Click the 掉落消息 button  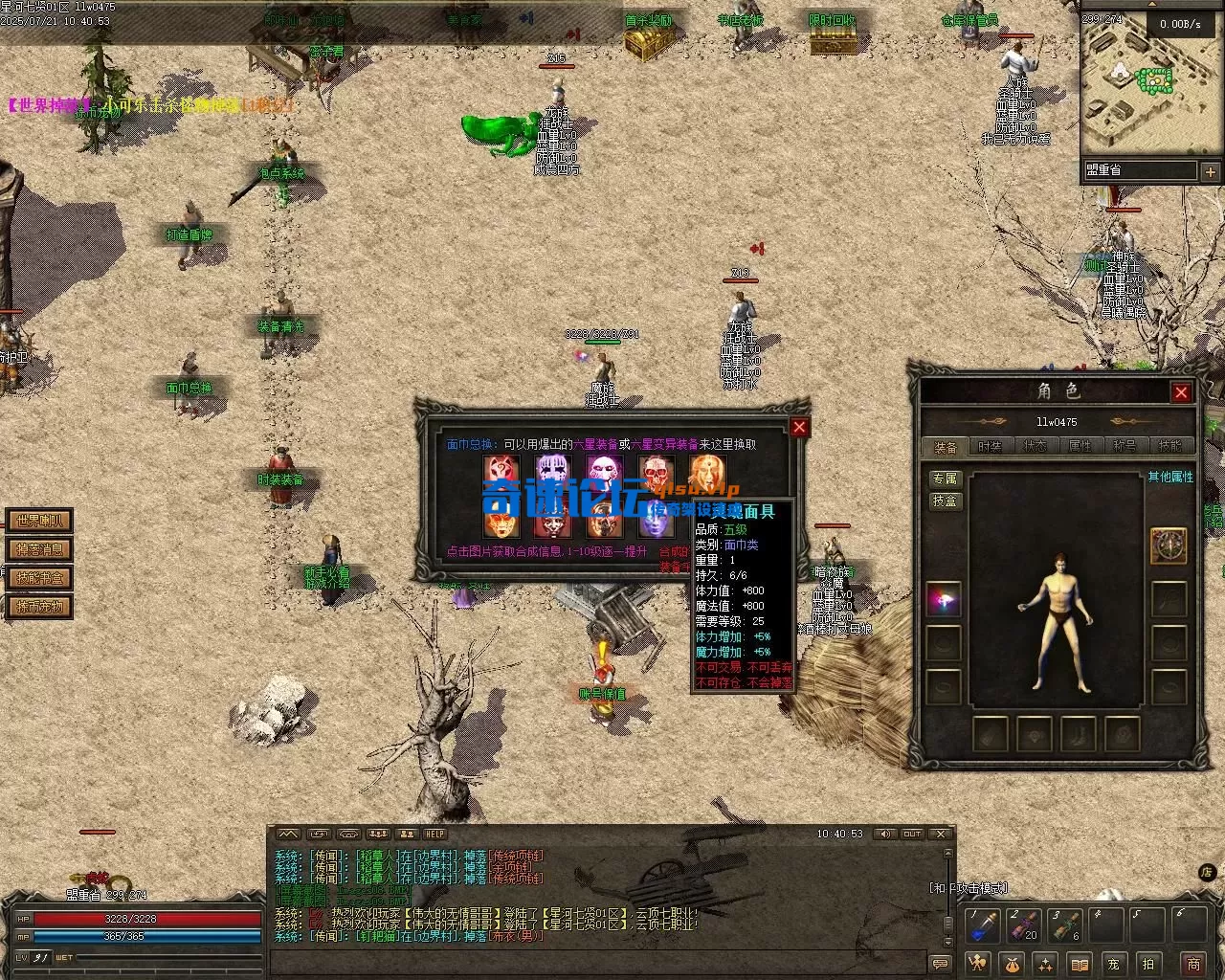click(39, 549)
